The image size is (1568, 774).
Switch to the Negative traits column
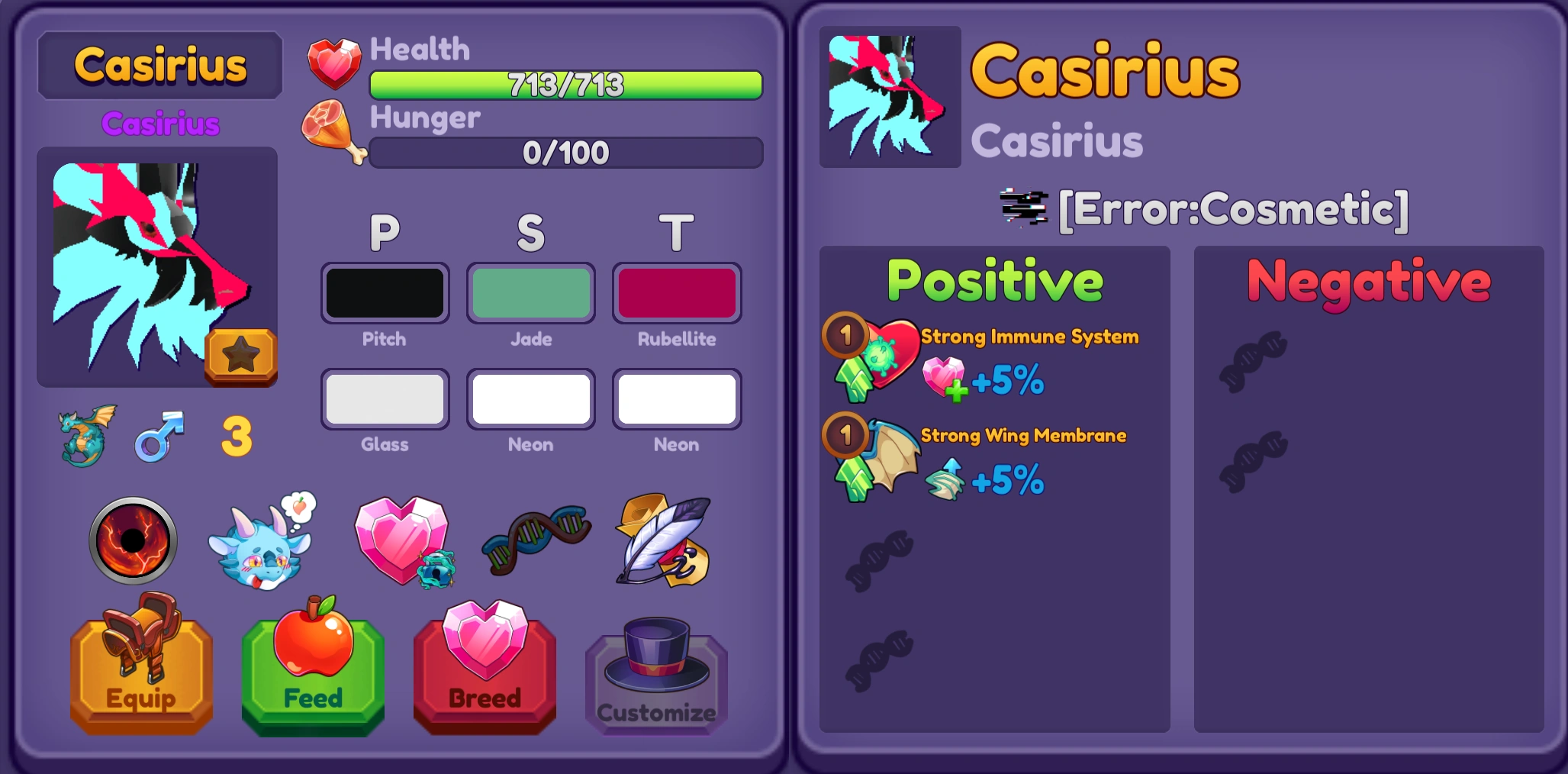point(1367,280)
